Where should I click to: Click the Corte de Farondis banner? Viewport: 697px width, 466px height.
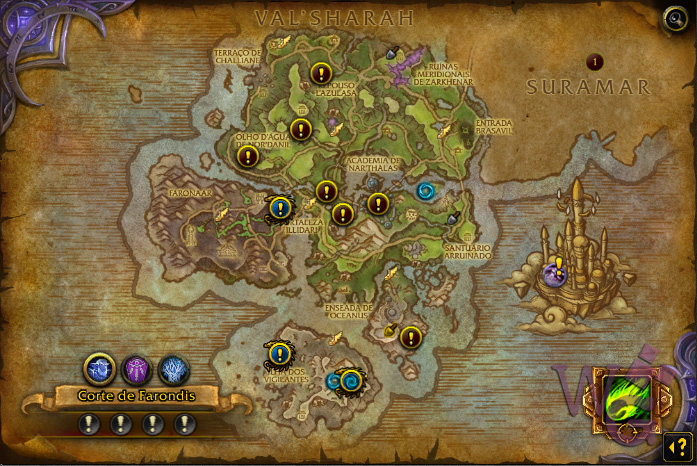pos(136,396)
